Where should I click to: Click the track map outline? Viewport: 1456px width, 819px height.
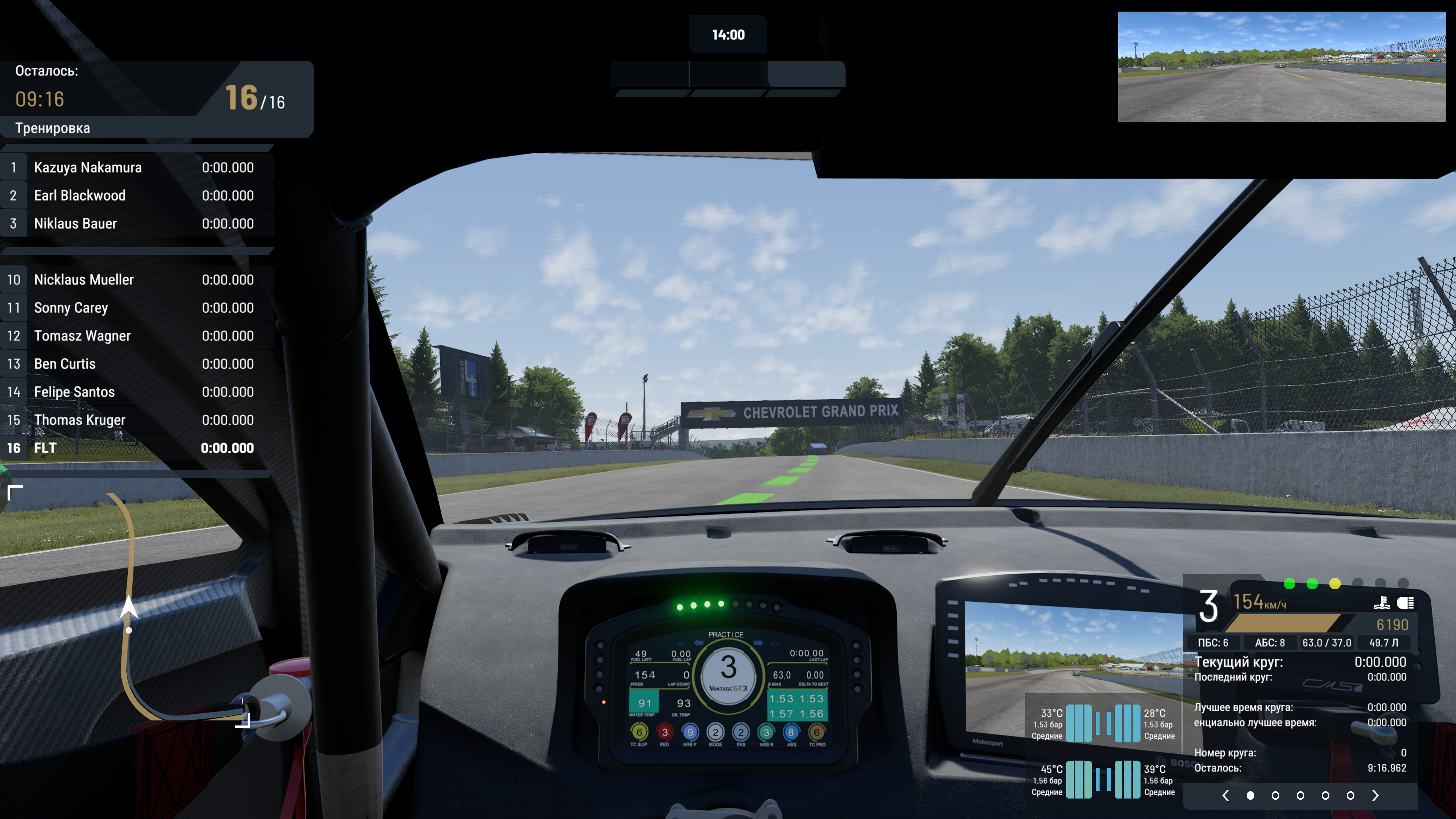click(x=128, y=565)
